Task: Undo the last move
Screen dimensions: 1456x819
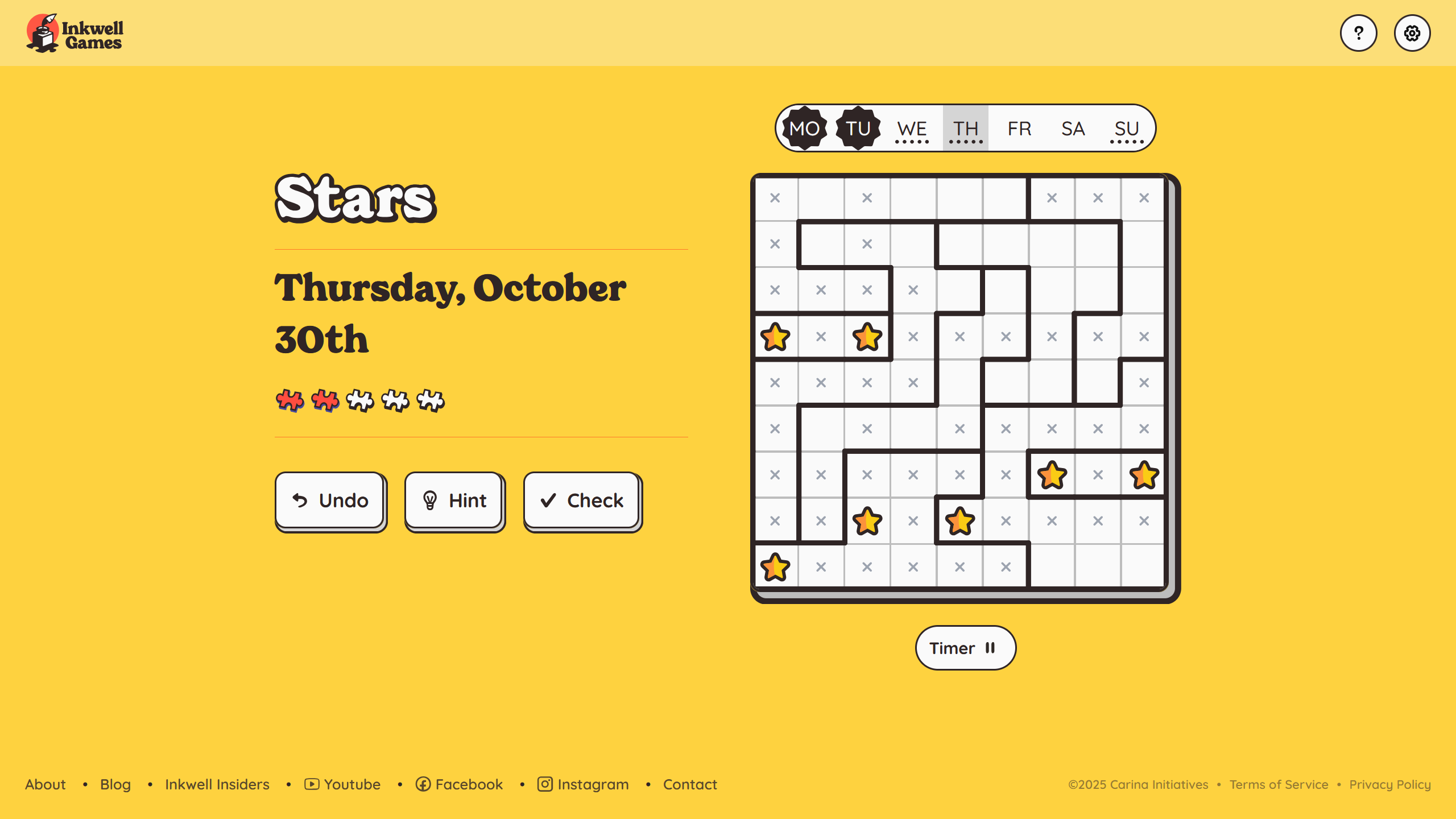Action: click(330, 500)
